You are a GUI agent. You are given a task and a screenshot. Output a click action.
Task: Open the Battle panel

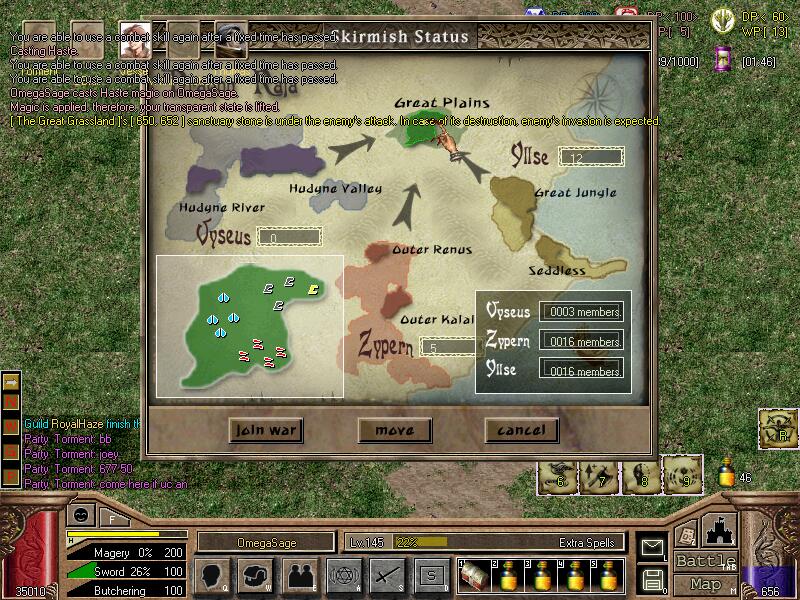click(x=706, y=560)
